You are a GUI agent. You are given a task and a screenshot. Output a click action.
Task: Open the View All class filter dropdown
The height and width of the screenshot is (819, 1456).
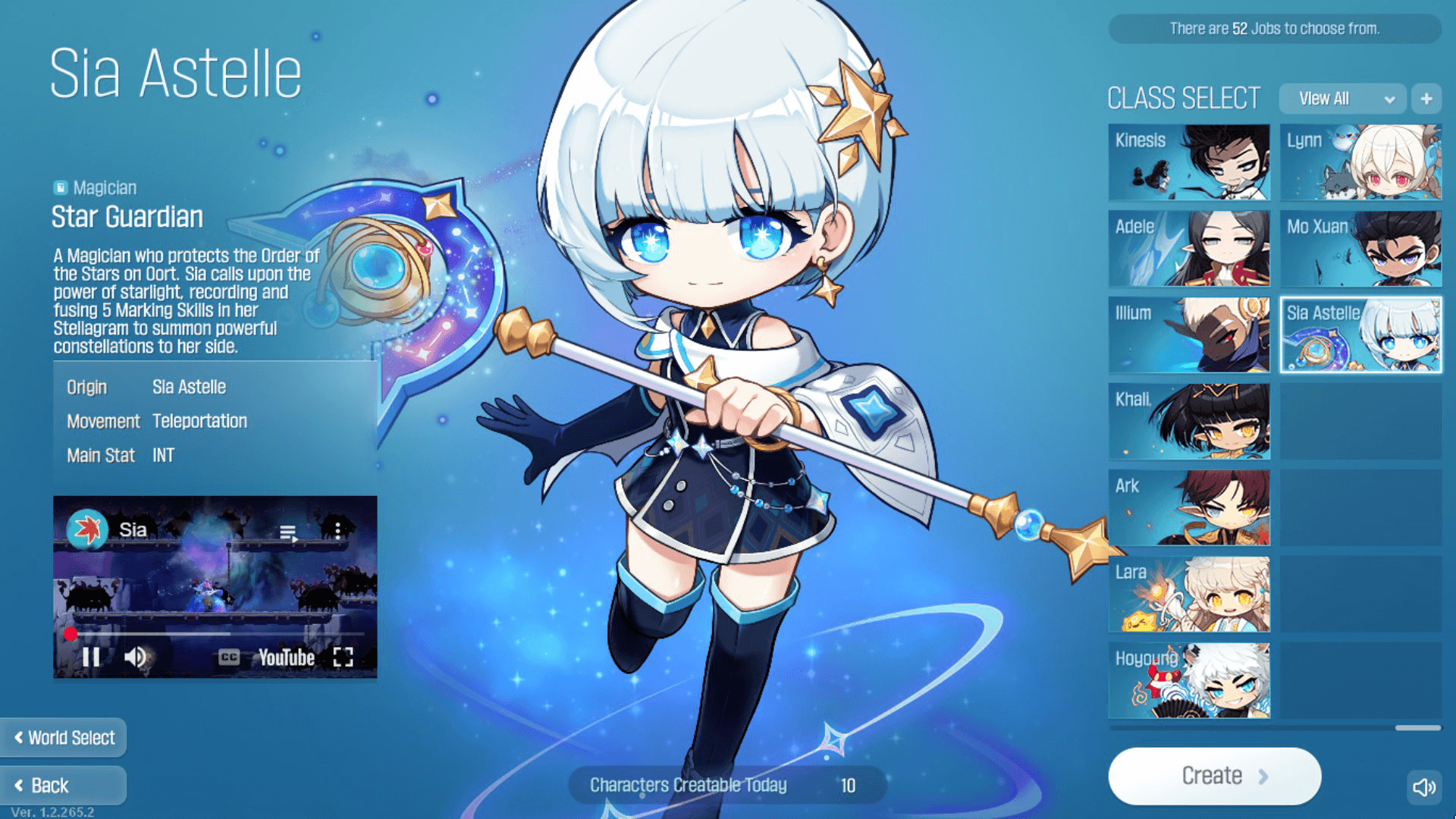click(1342, 99)
